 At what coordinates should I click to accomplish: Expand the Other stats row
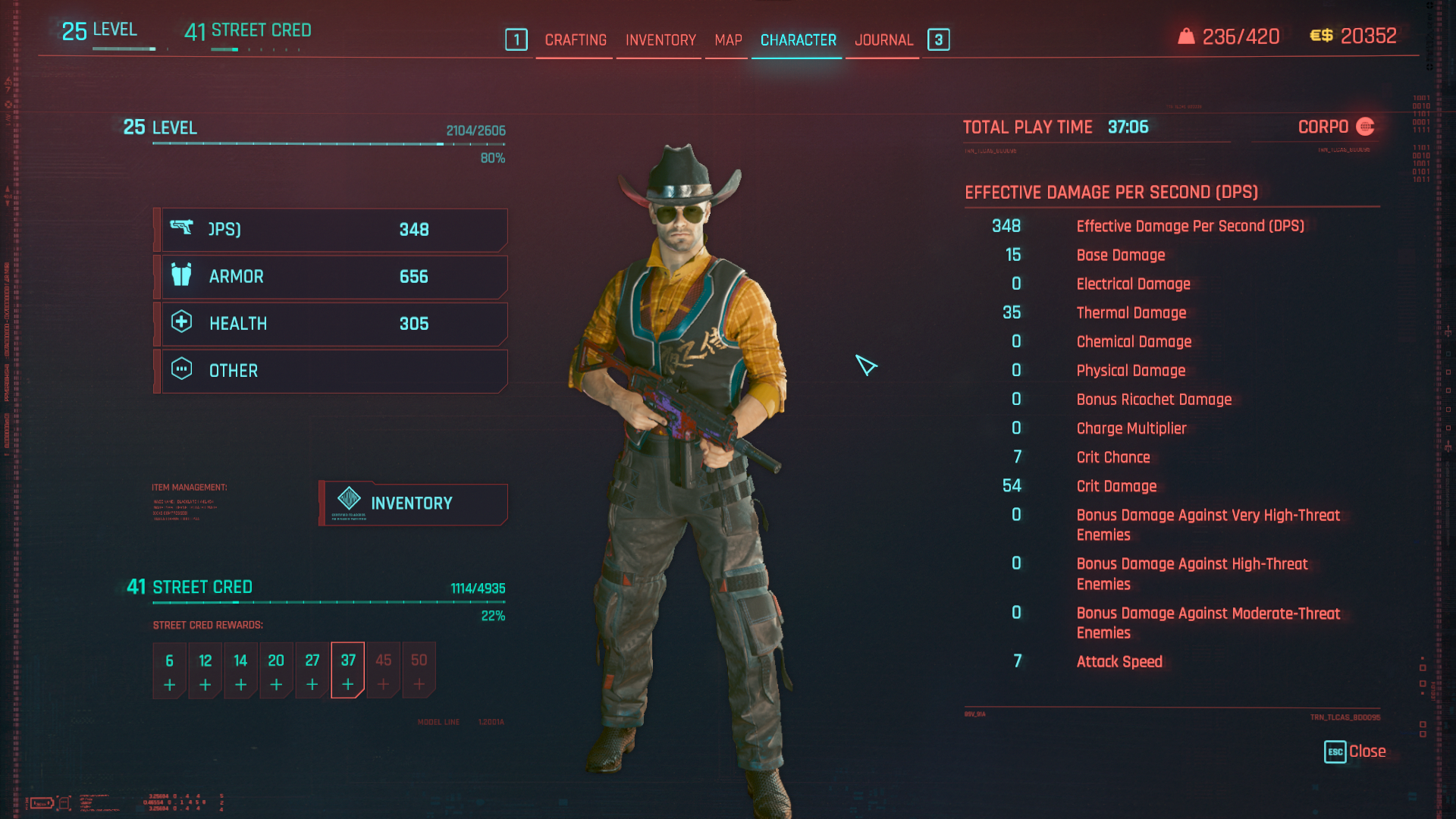[x=332, y=371]
